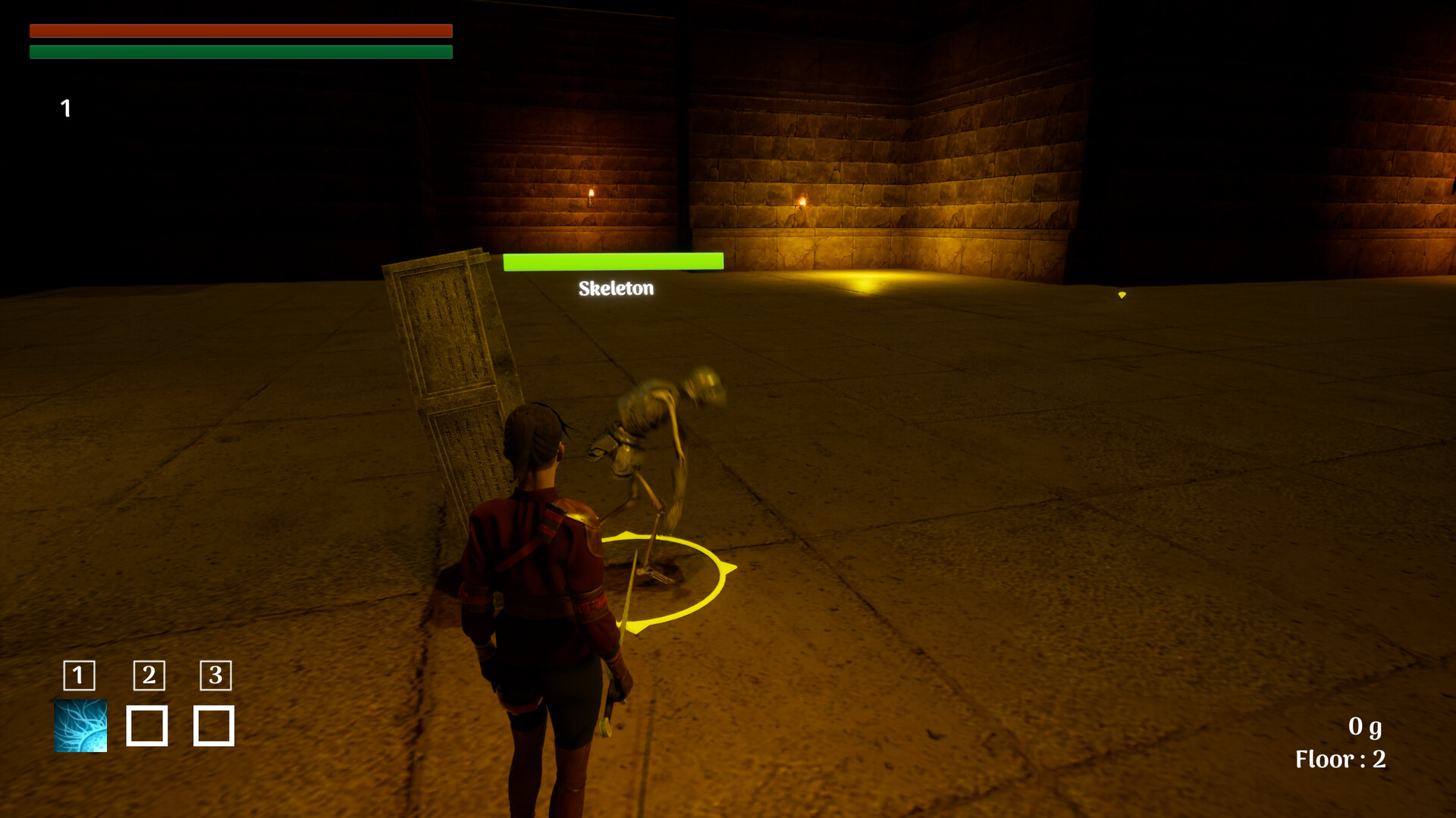Viewport: 1456px width, 818px height.
Task: Click the player's green stamina bar
Action: [240, 53]
